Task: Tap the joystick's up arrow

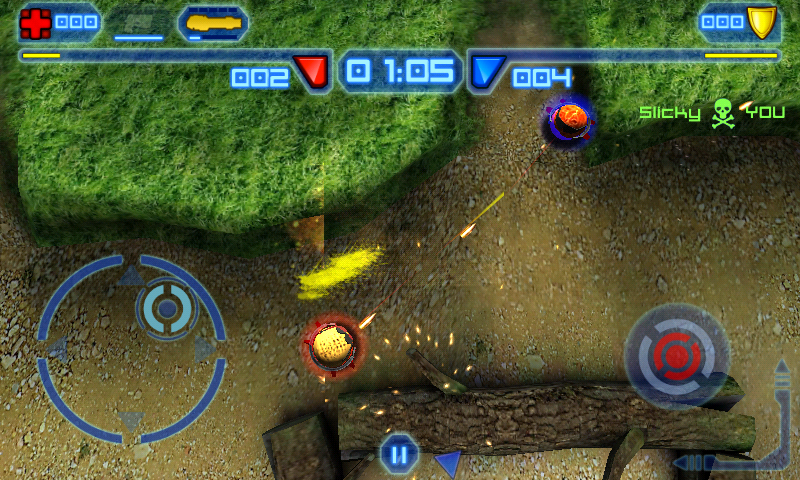Action: click(x=131, y=276)
